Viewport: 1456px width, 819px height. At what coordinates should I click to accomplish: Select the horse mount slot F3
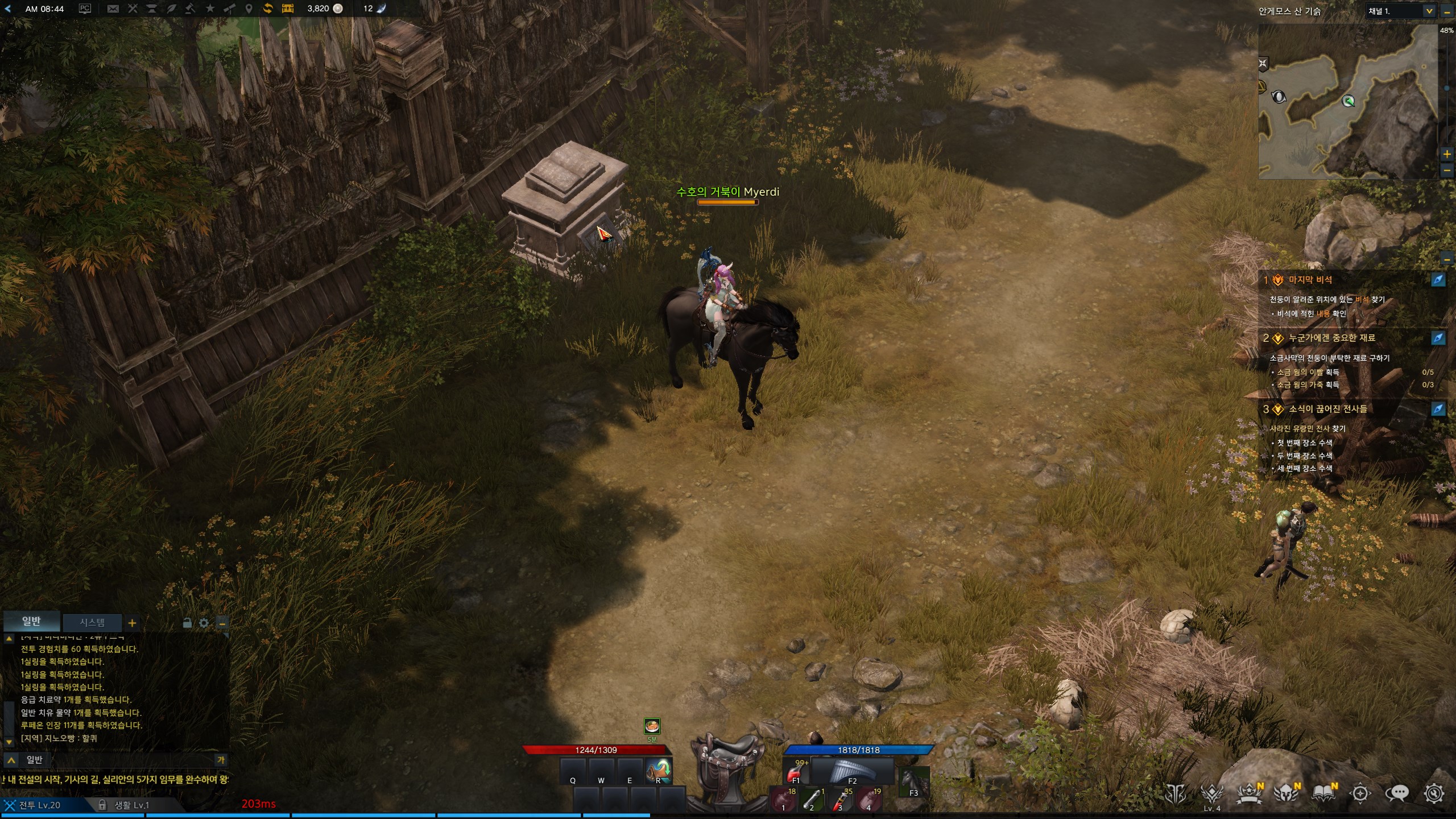click(x=913, y=781)
